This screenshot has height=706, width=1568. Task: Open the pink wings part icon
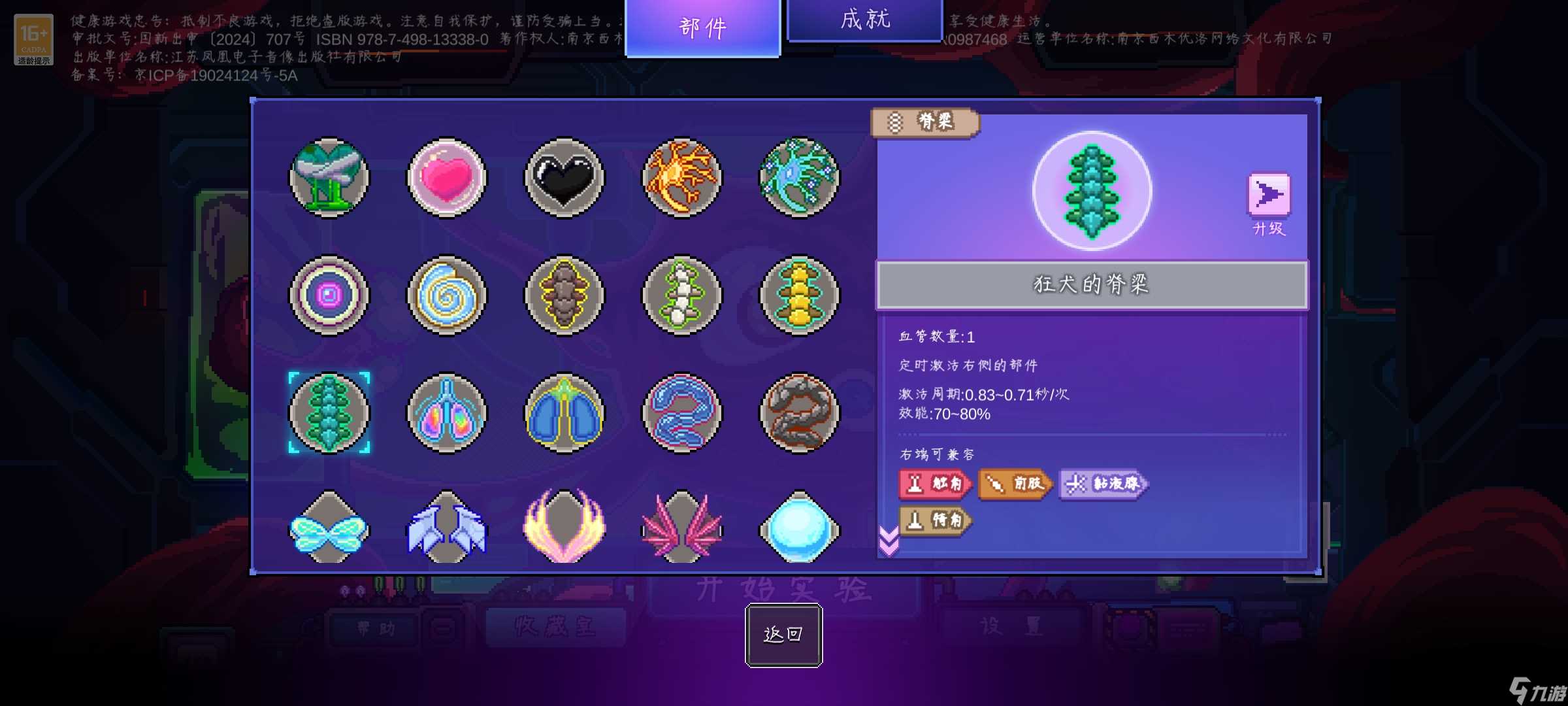[x=681, y=528]
